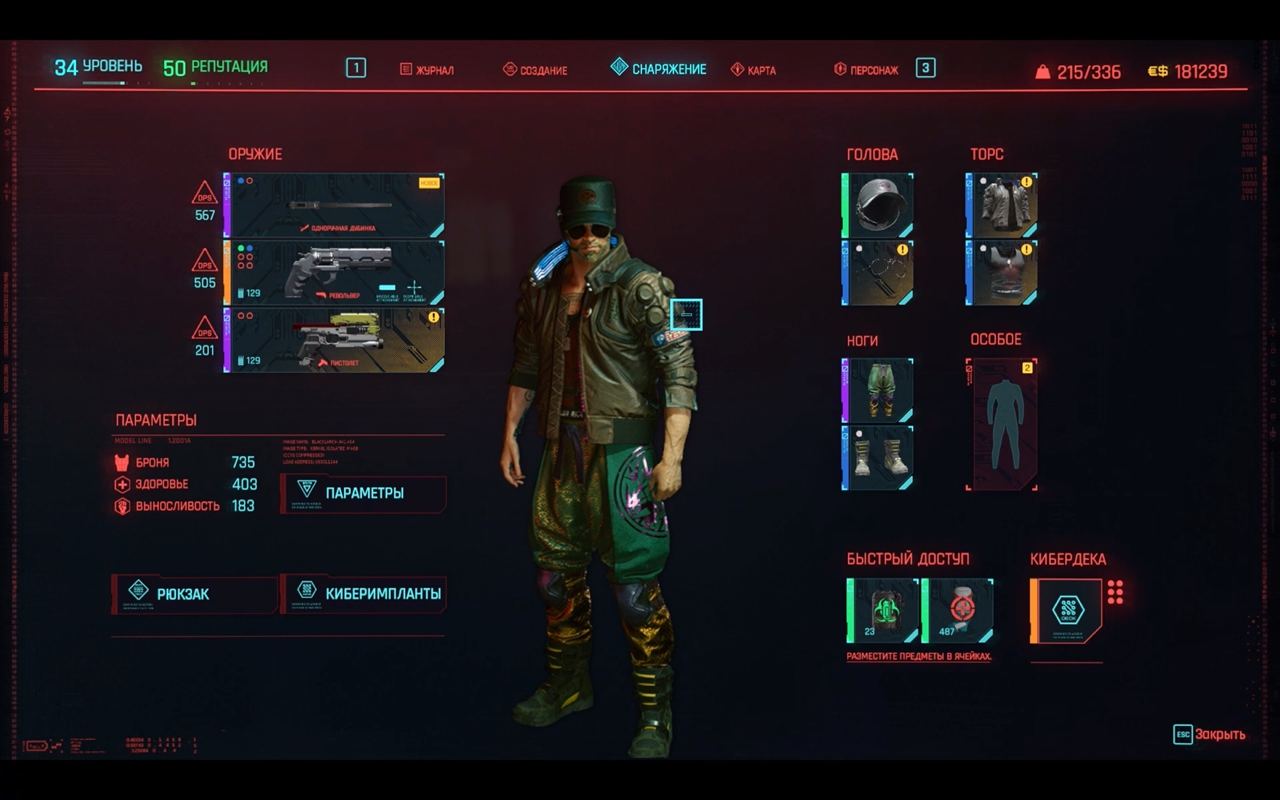Open the Карта tab
Viewport: 1280px width, 800px height.
[753, 70]
